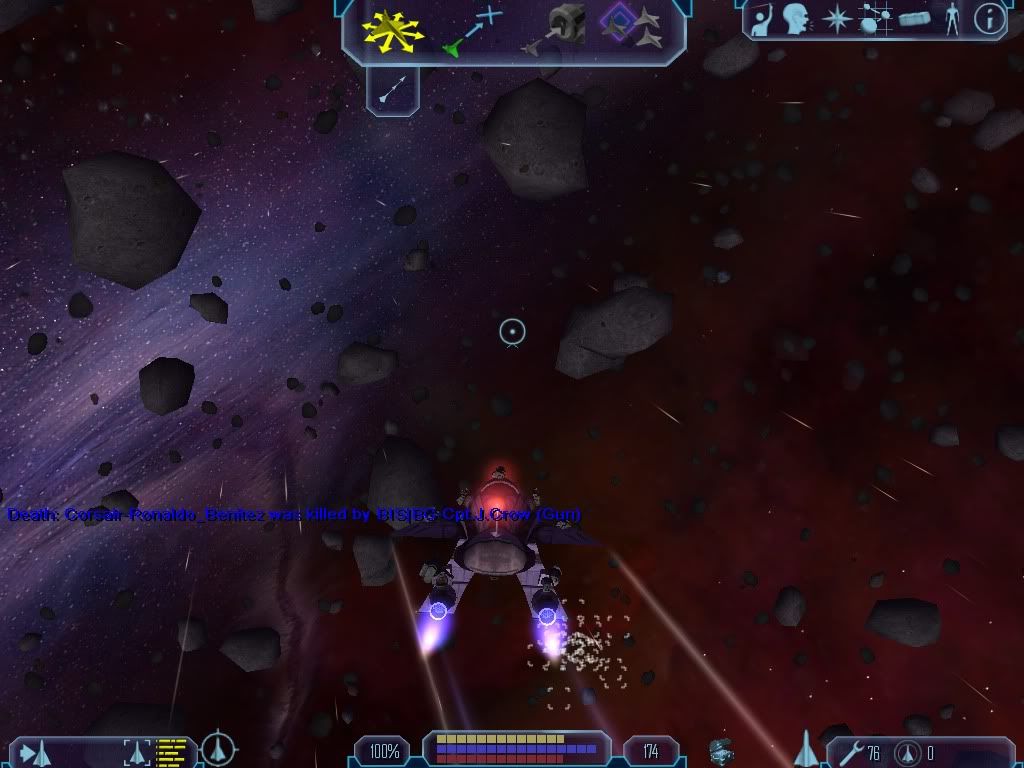1024x768 pixels.
Task: Open the Nav Map star icon
Action: [836, 19]
